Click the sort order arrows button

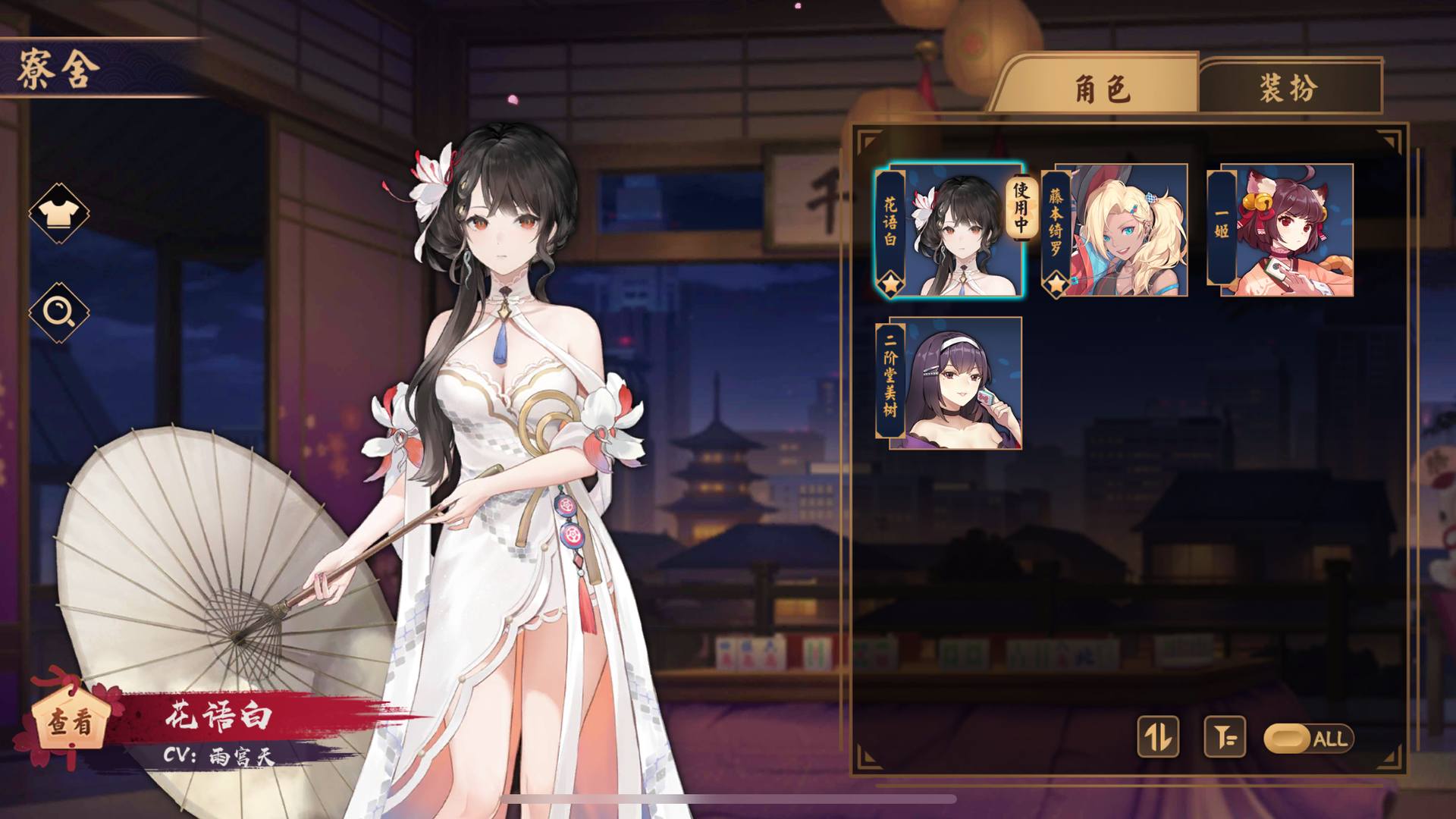point(1158,736)
